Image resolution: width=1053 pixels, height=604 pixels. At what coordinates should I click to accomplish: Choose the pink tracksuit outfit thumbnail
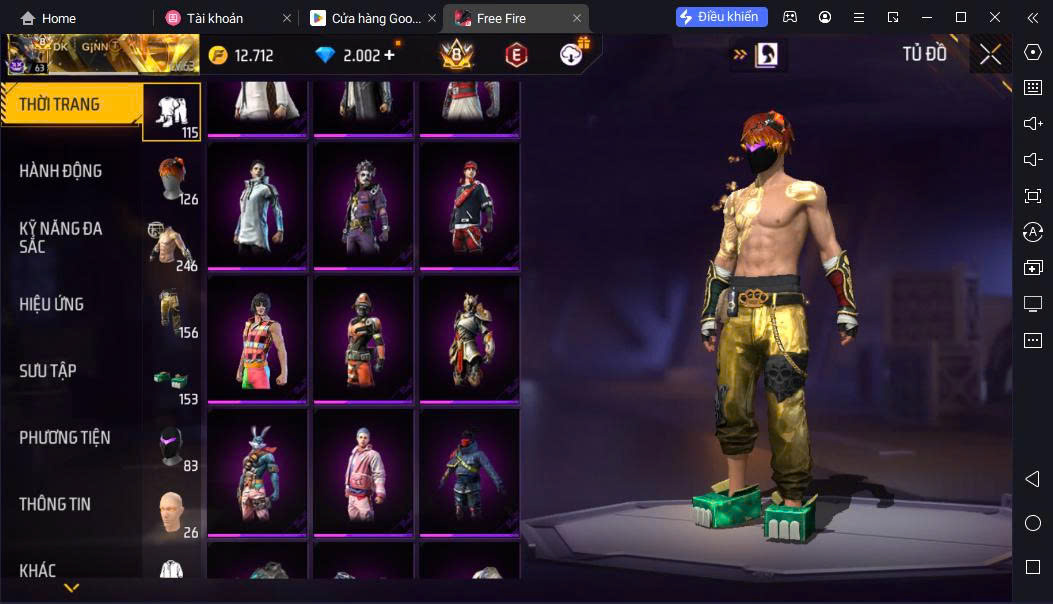click(363, 471)
